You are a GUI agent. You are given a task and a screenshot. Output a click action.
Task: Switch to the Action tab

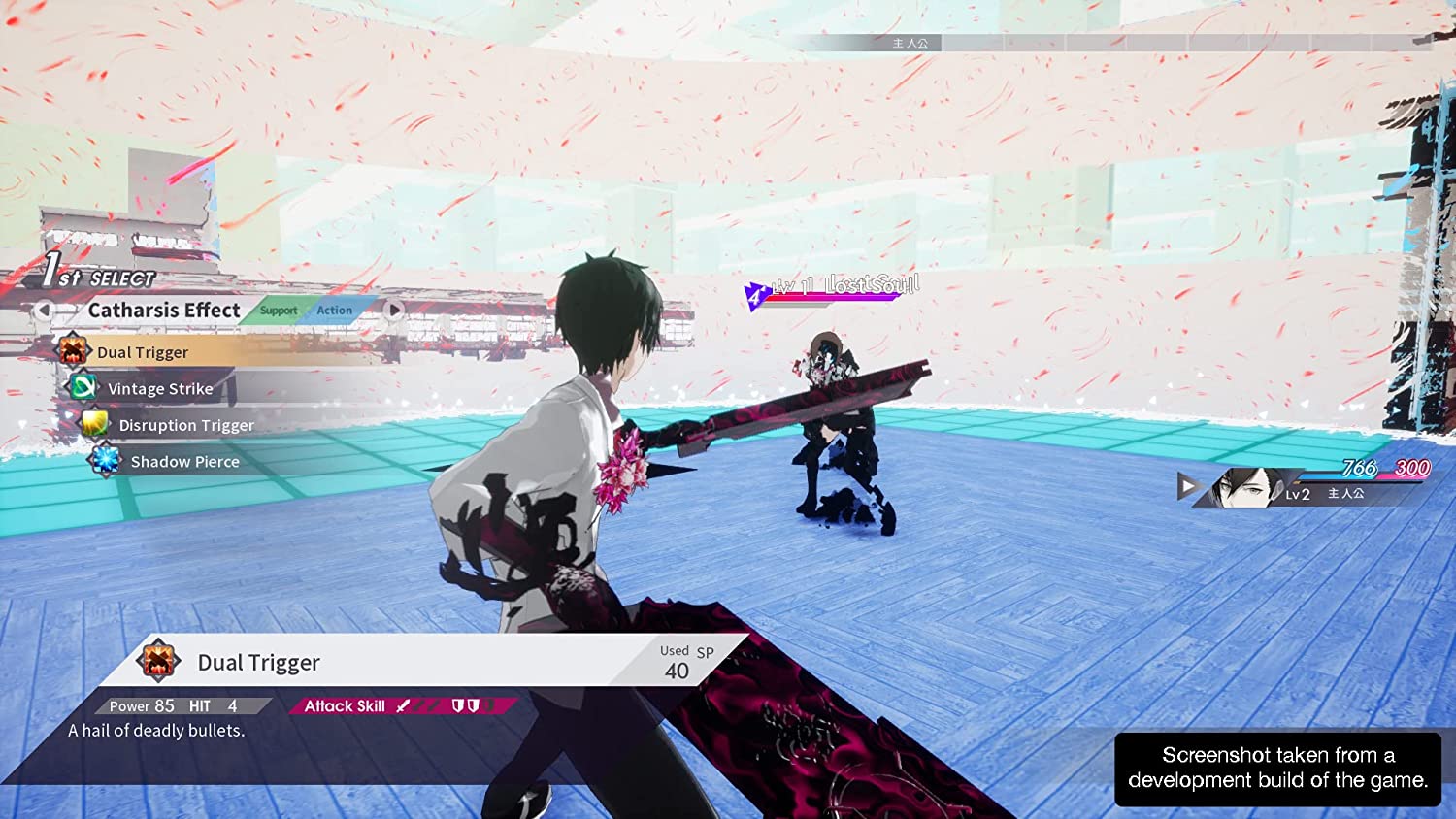coord(334,310)
